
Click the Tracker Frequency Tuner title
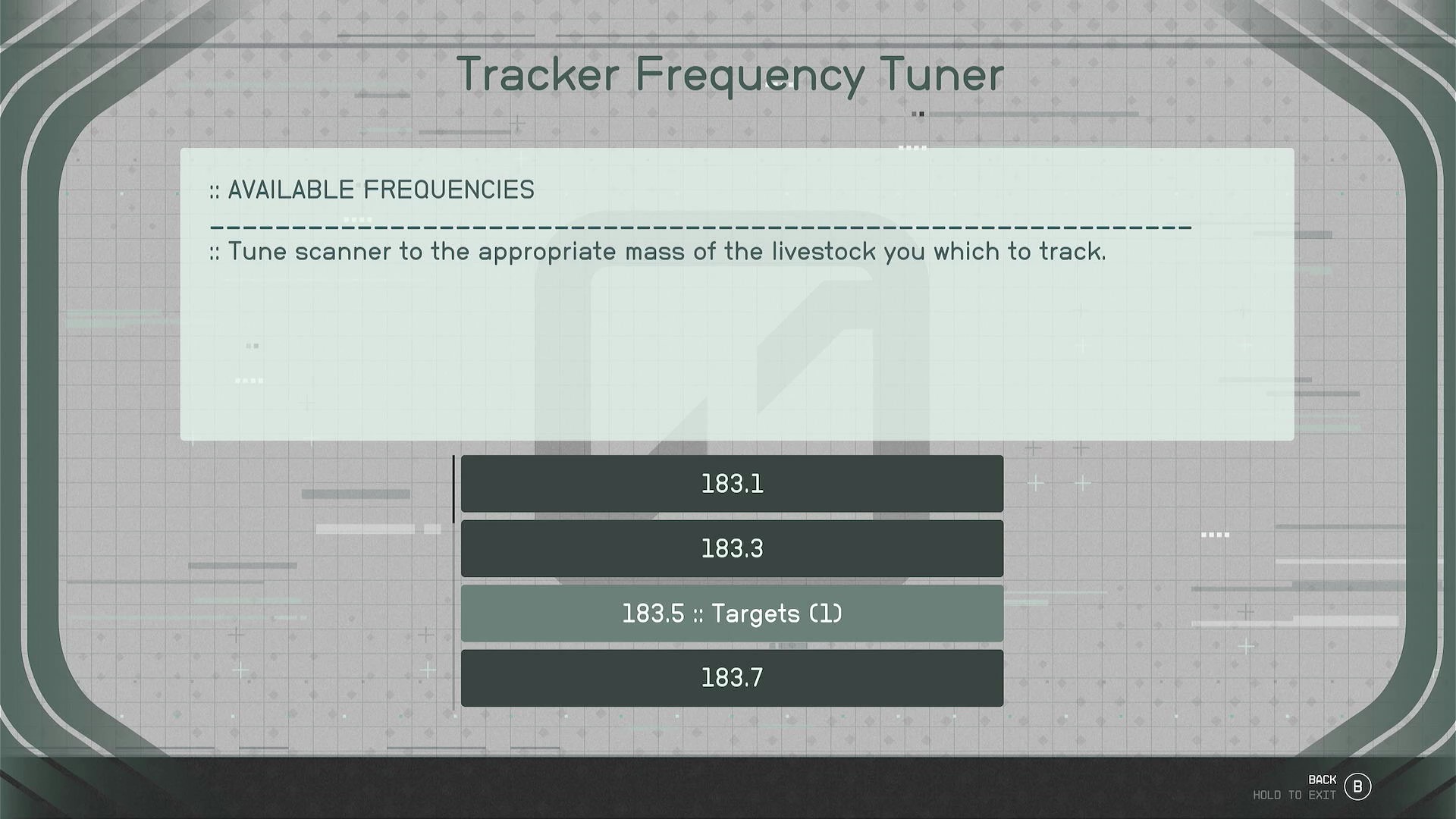tap(730, 74)
